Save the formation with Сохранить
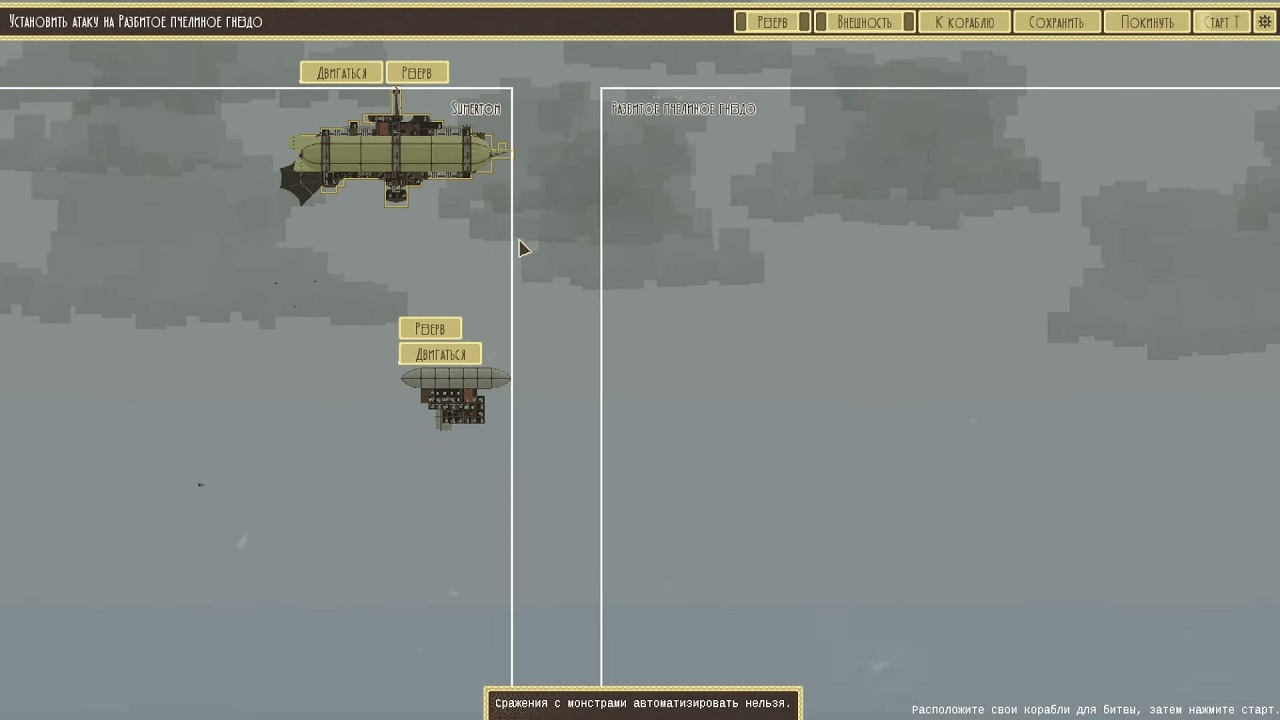Screen dimensions: 1280x720 (1056, 20)
